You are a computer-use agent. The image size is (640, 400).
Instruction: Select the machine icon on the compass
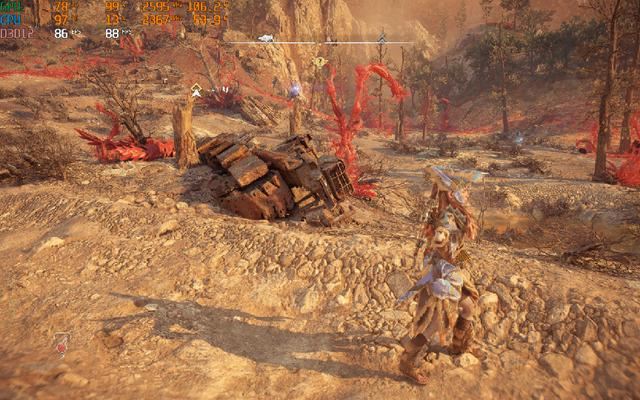[266, 38]
